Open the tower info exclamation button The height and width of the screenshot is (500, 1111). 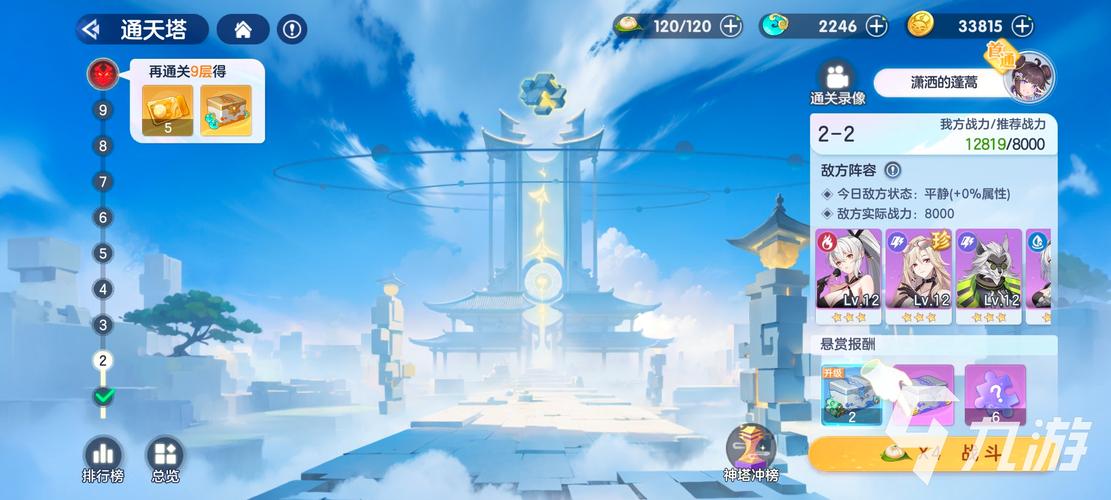[291, 29]
